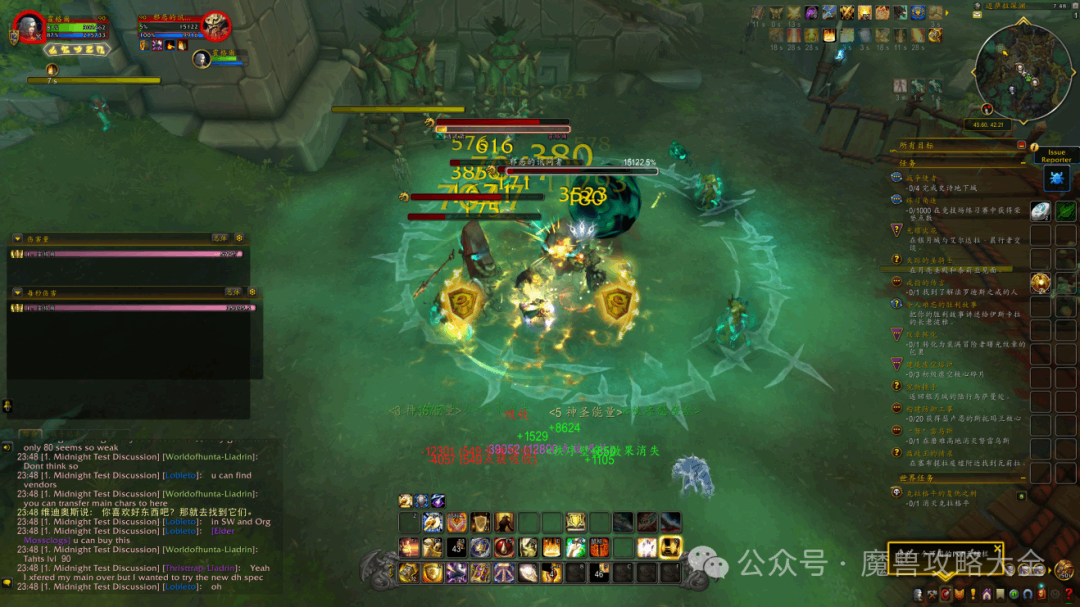Cast the red blood drop ability

(x=504, y=547)
